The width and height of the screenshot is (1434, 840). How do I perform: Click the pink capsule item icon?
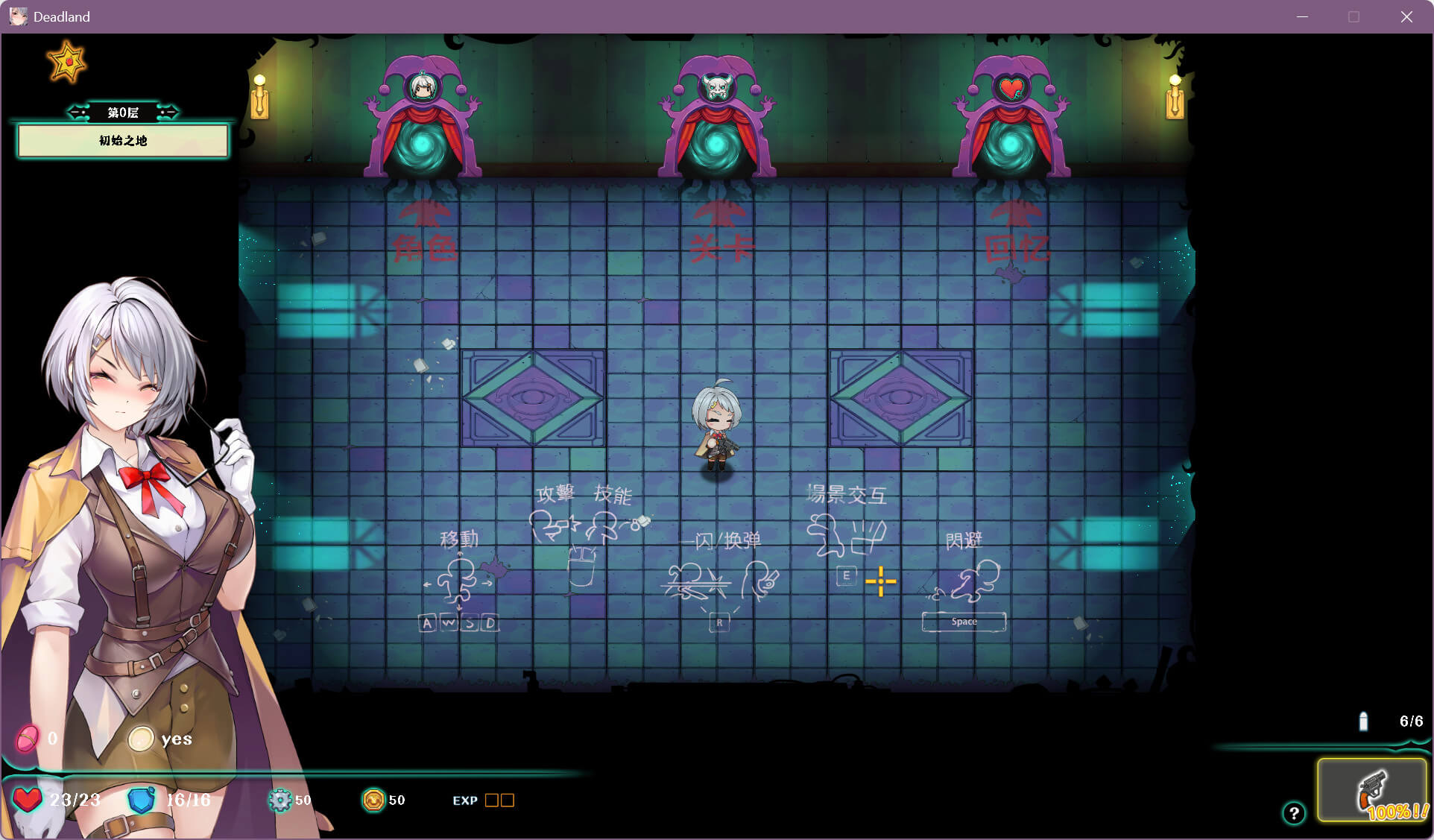[28, 739]
